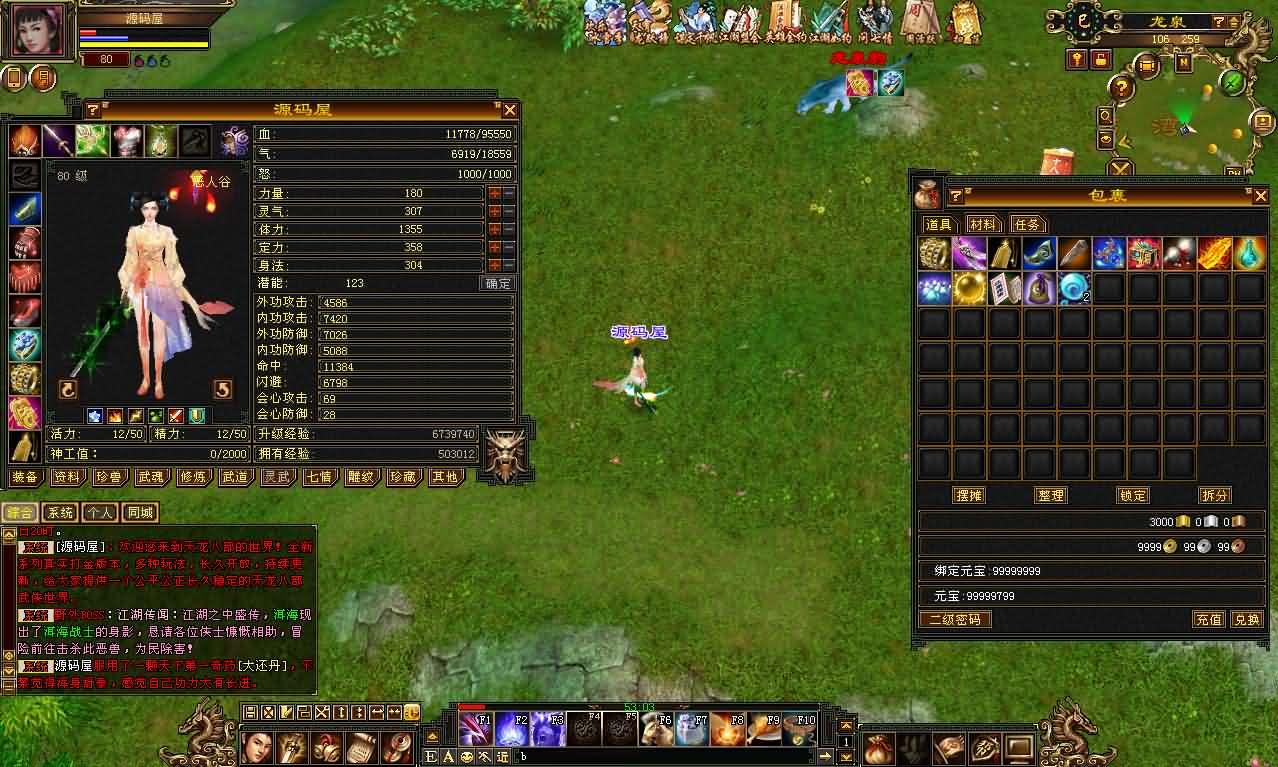The image size is (1278, 767).
Task: Click the 兑换 exchange button
Action: (1246, 619)
